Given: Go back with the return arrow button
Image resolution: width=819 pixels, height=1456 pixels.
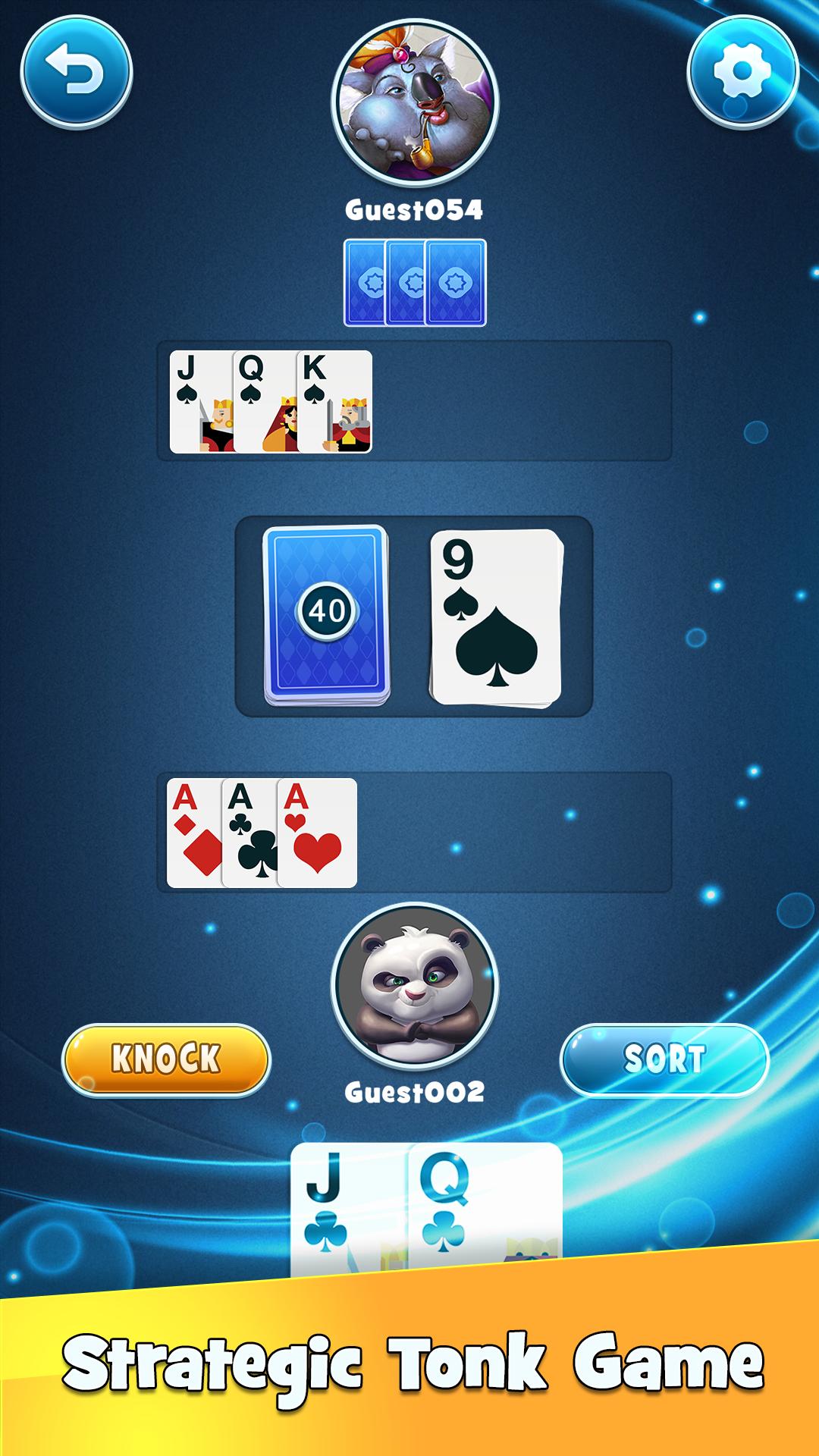Looking at the screenshot, I should click(76, 73).
